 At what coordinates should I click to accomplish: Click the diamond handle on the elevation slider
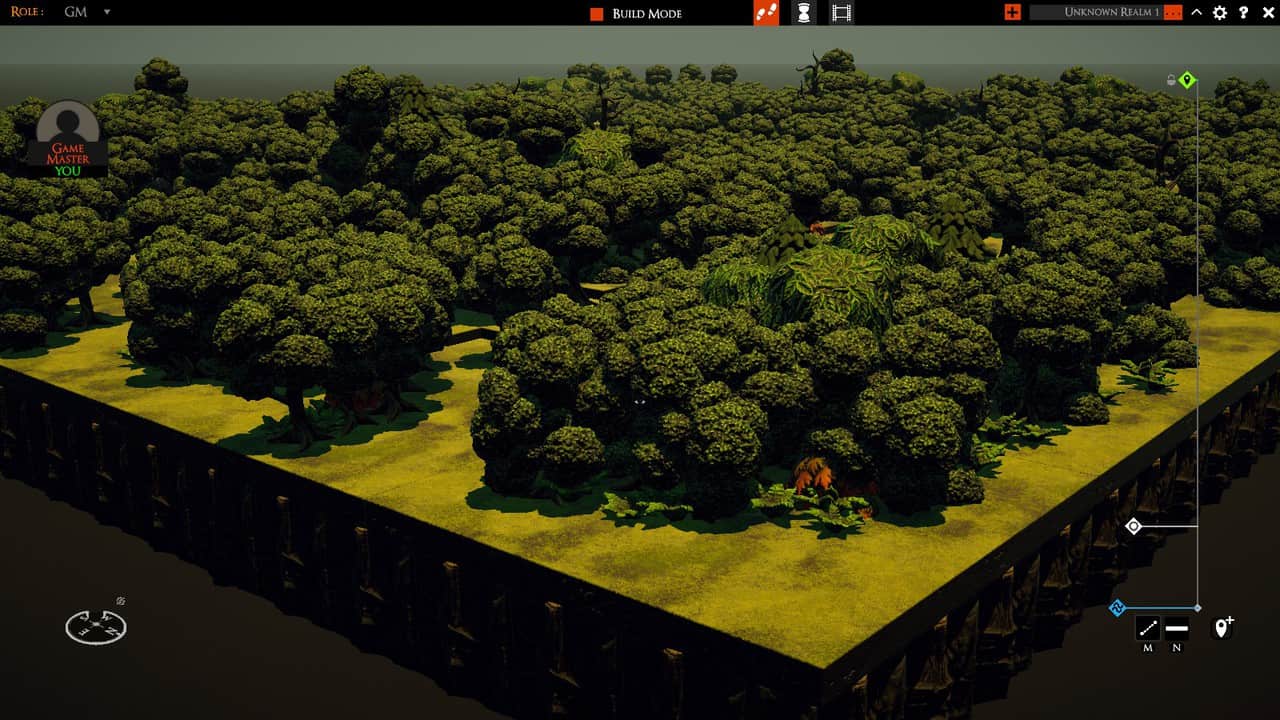coord(1132,524)
